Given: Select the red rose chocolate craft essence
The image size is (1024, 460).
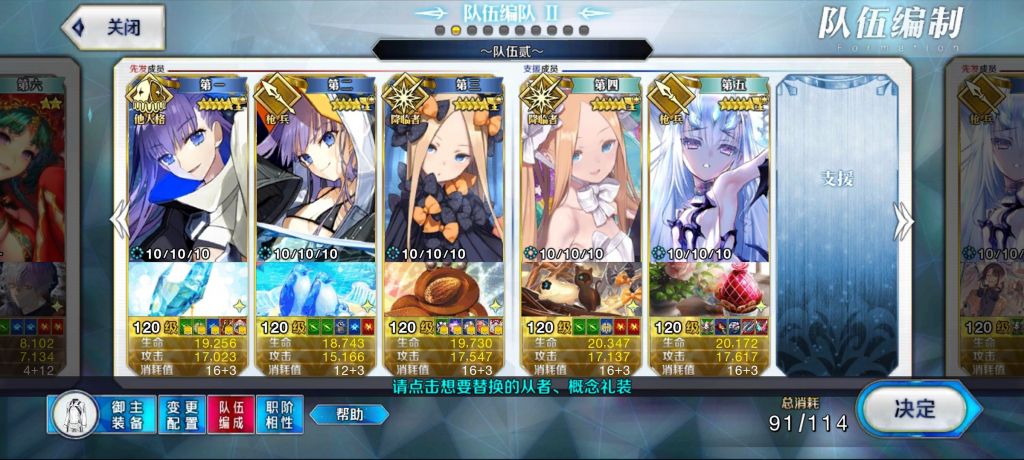Looking at the screenshot, I should (x=708, y=289).
